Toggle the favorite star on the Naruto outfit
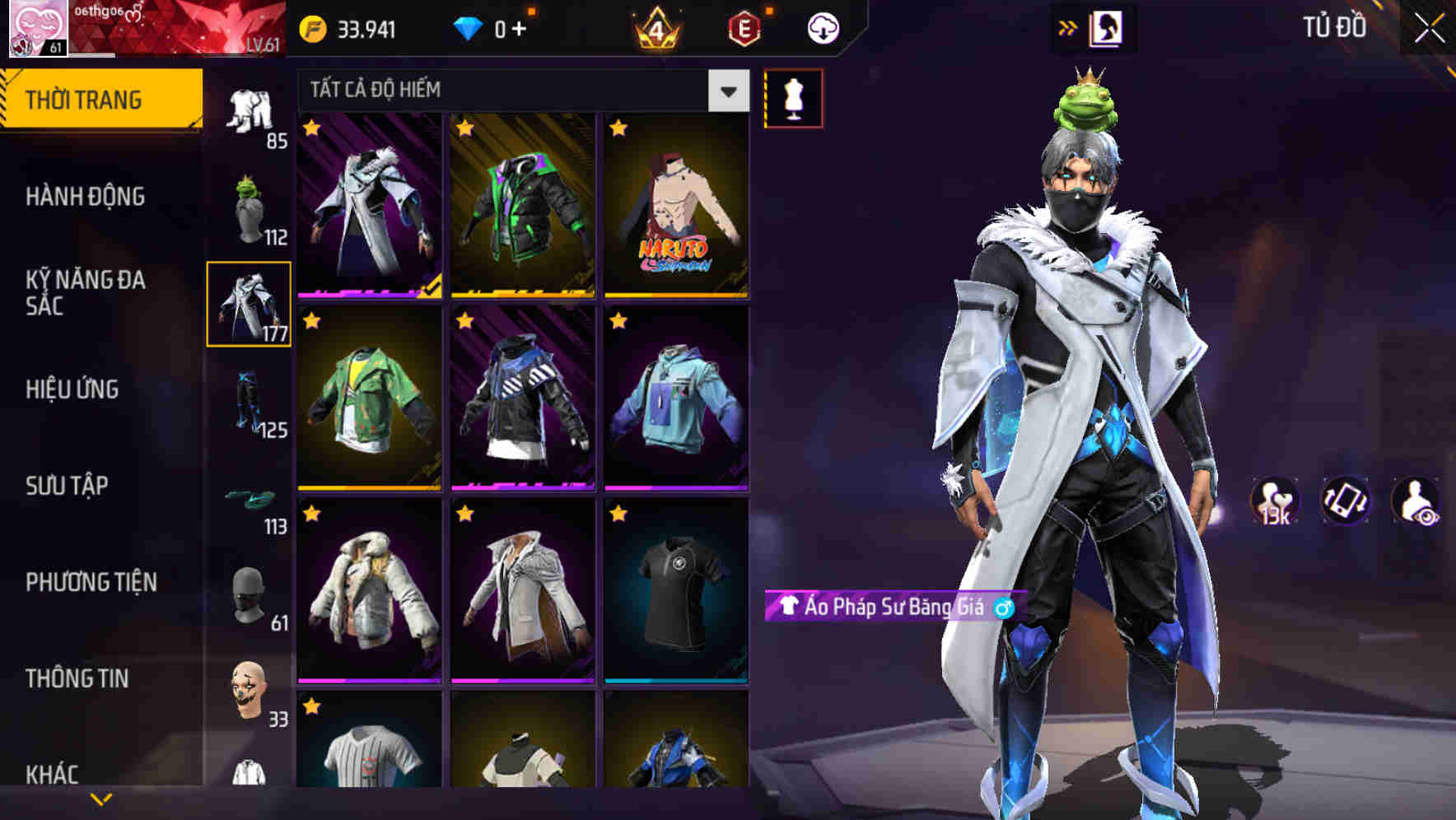The height and width of the screenshot is (820, 1456). point(617,128)
